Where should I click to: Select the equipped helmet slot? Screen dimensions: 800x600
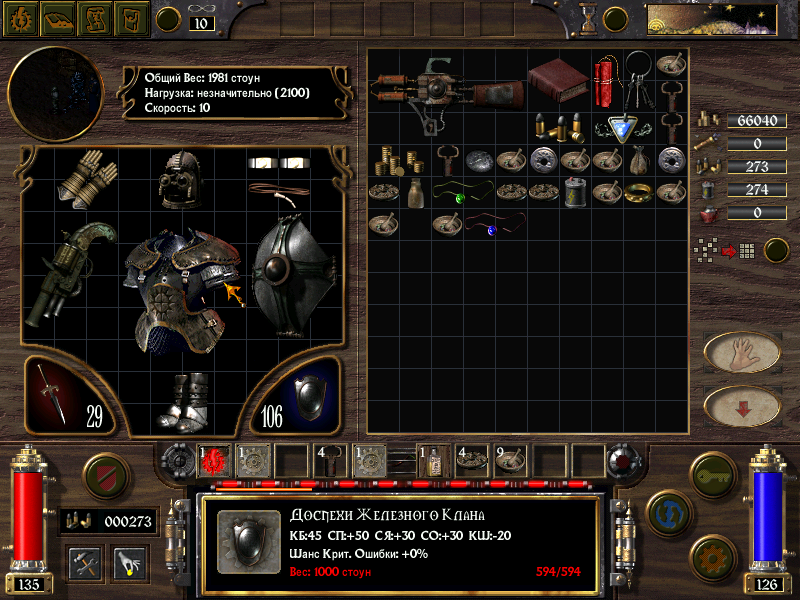point(183,177)
